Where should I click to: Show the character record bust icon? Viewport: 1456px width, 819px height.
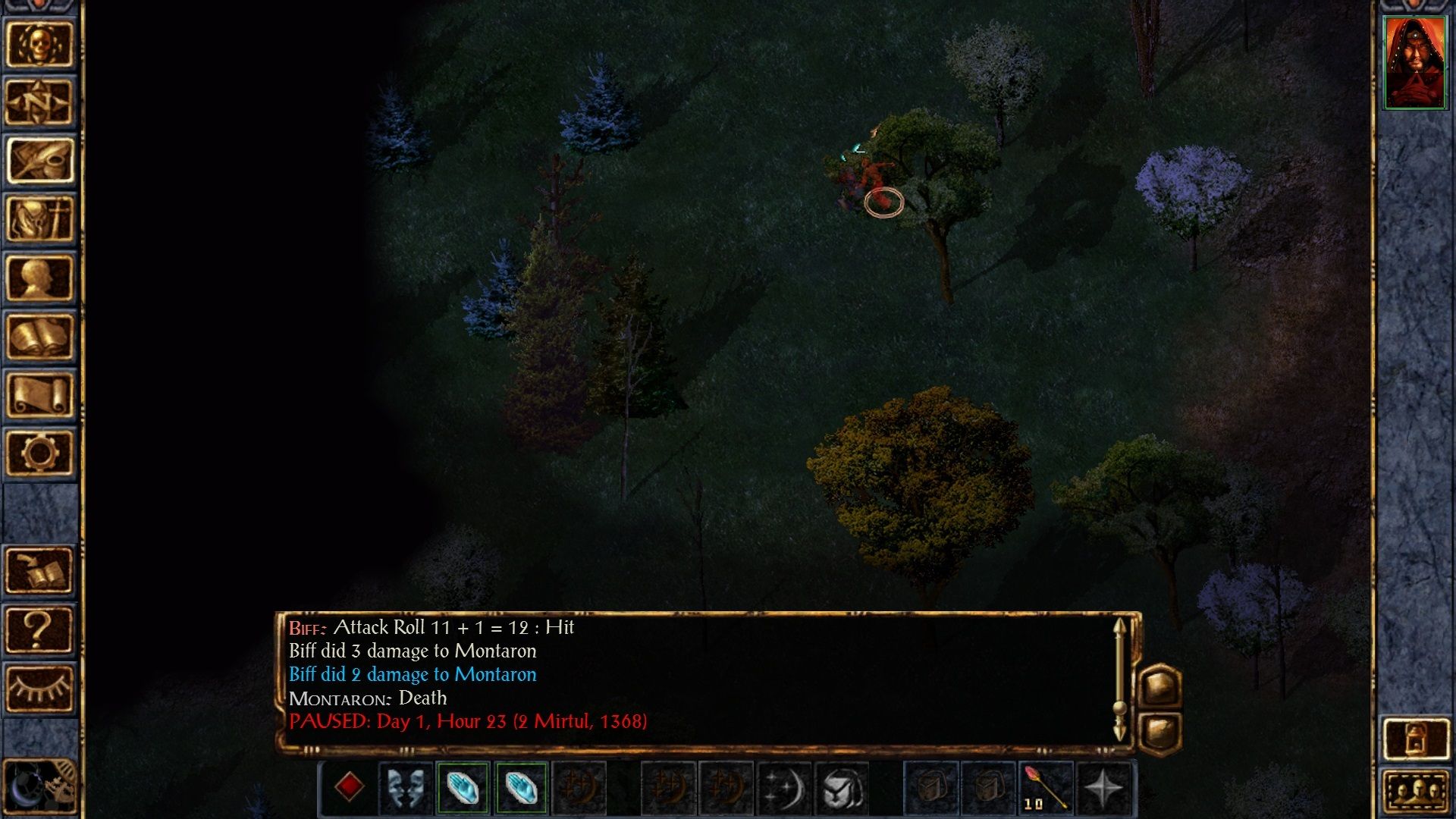pyautogui.click(x=39, y=278)
